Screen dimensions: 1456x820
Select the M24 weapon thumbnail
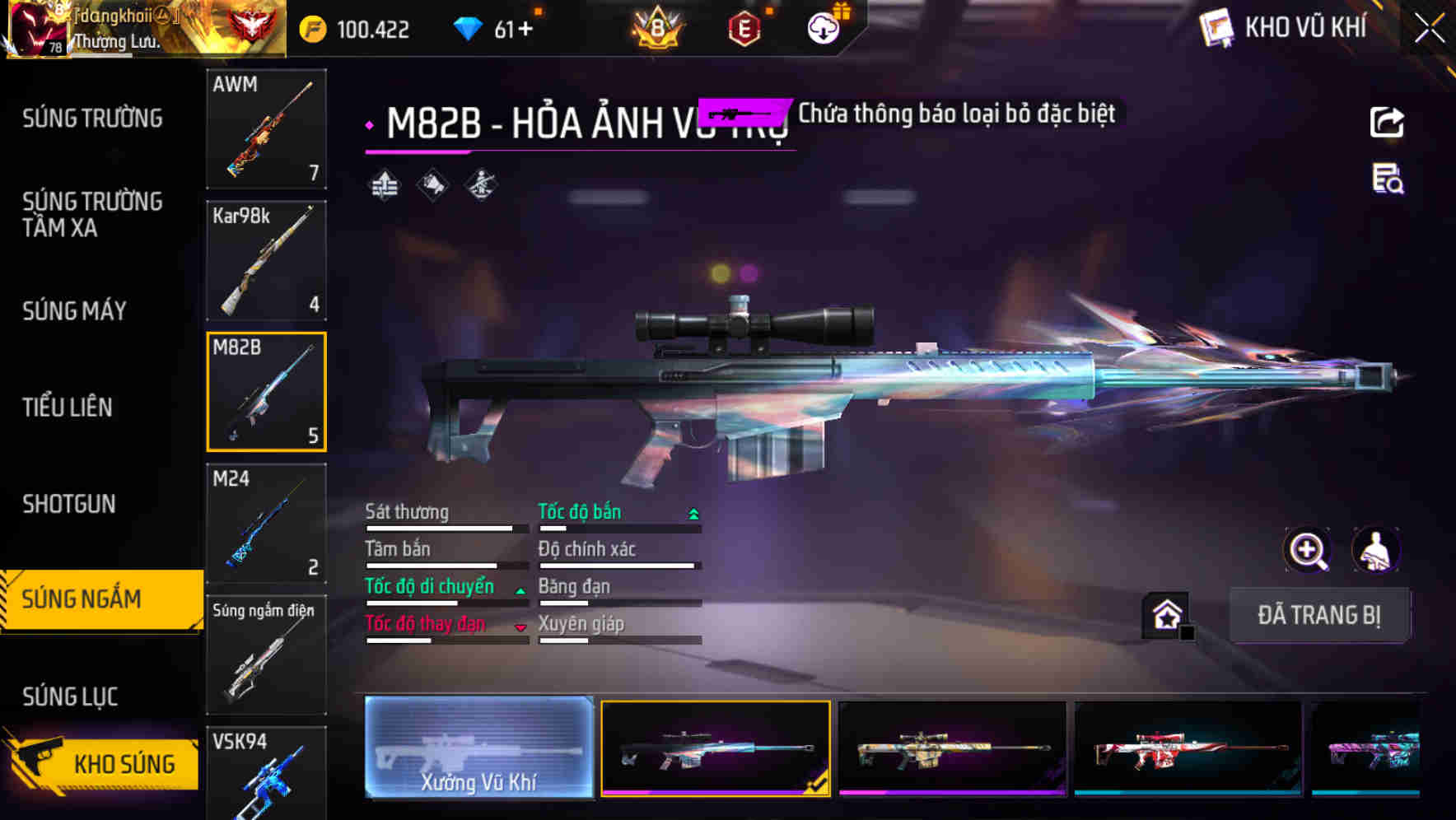[x=266, y=524]
